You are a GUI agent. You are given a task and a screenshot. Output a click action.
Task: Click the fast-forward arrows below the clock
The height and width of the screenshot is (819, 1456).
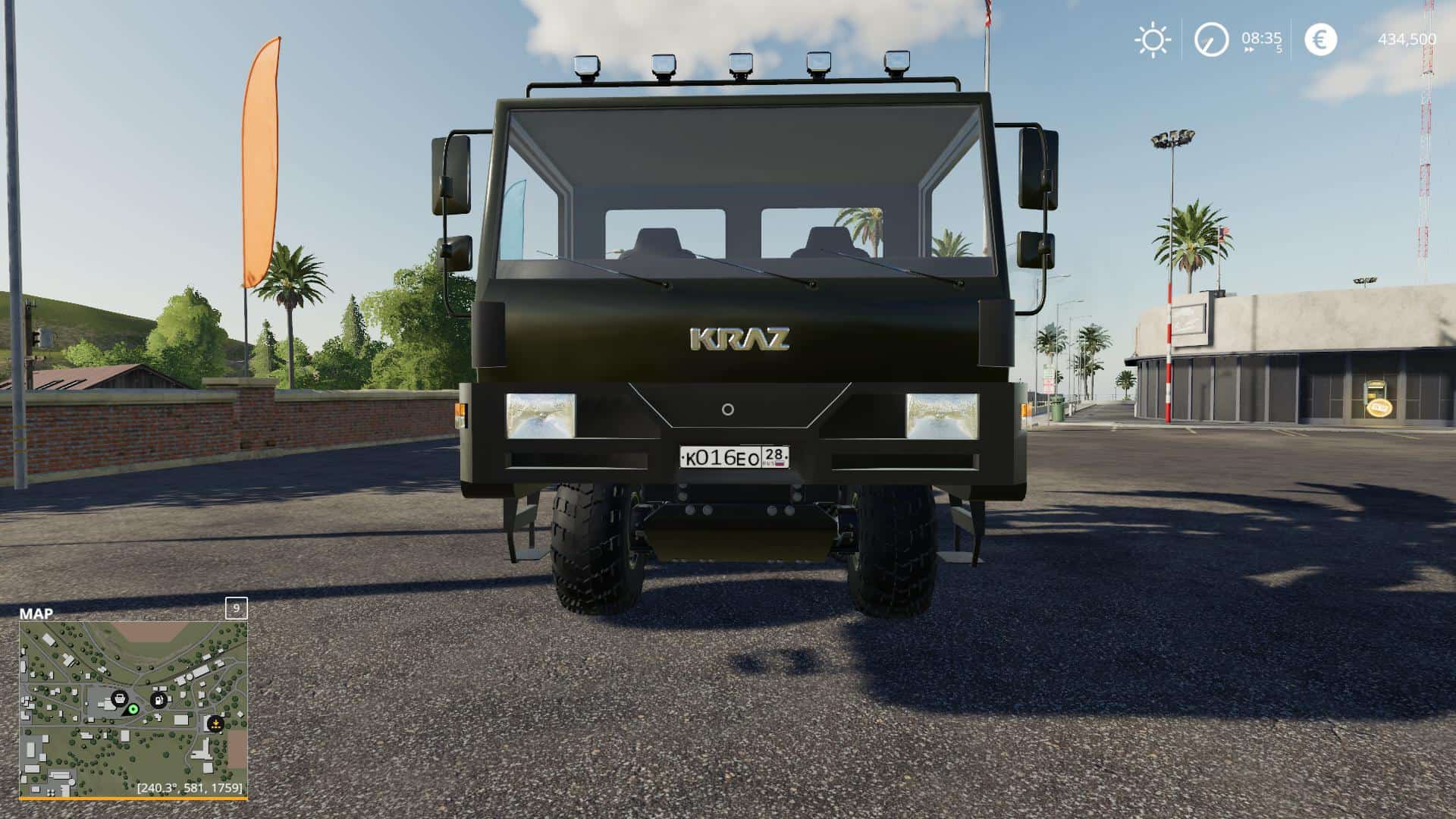[x=1250, y=49]
